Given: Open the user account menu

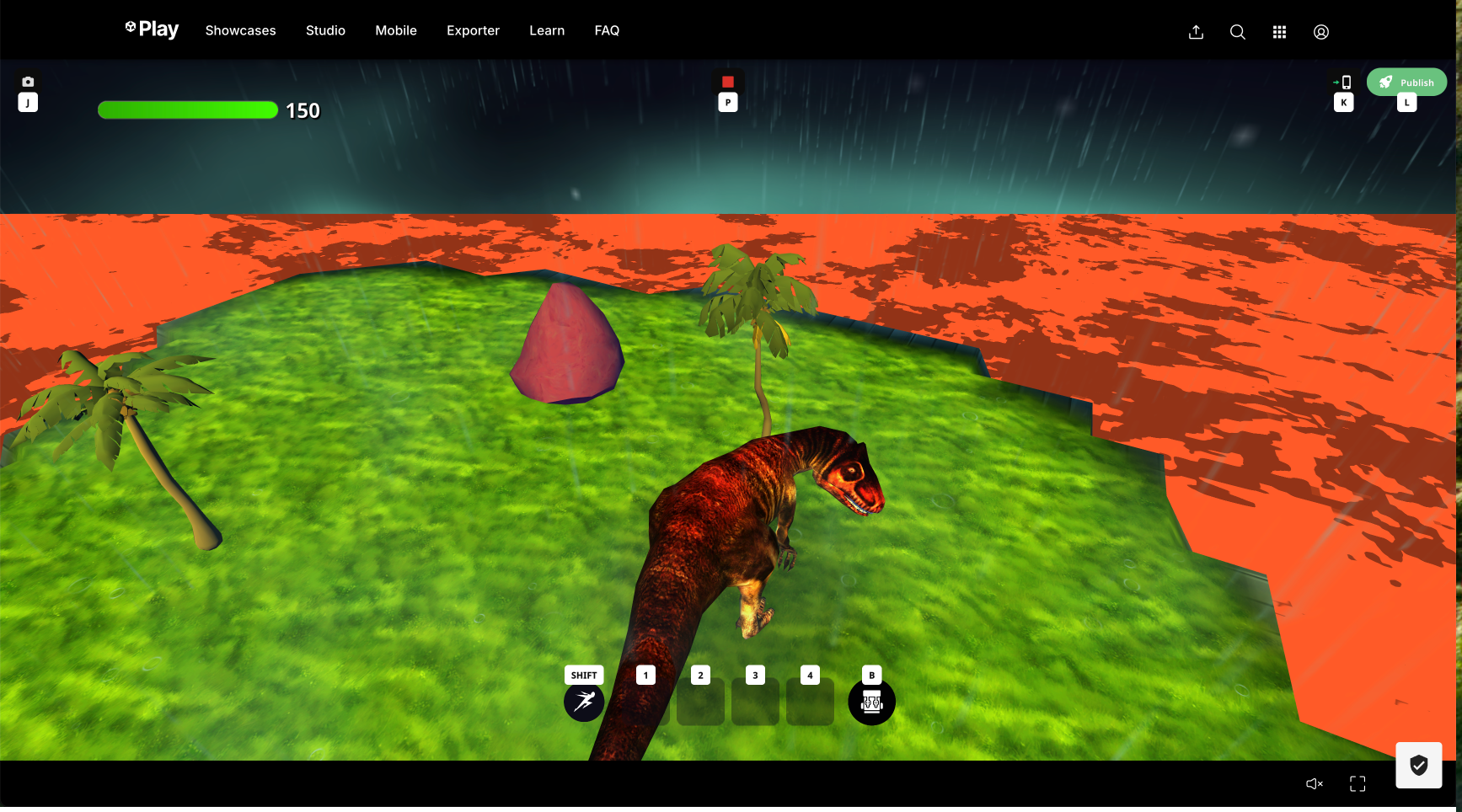Looking at the screenshot, I should [x=1321, y=32].
